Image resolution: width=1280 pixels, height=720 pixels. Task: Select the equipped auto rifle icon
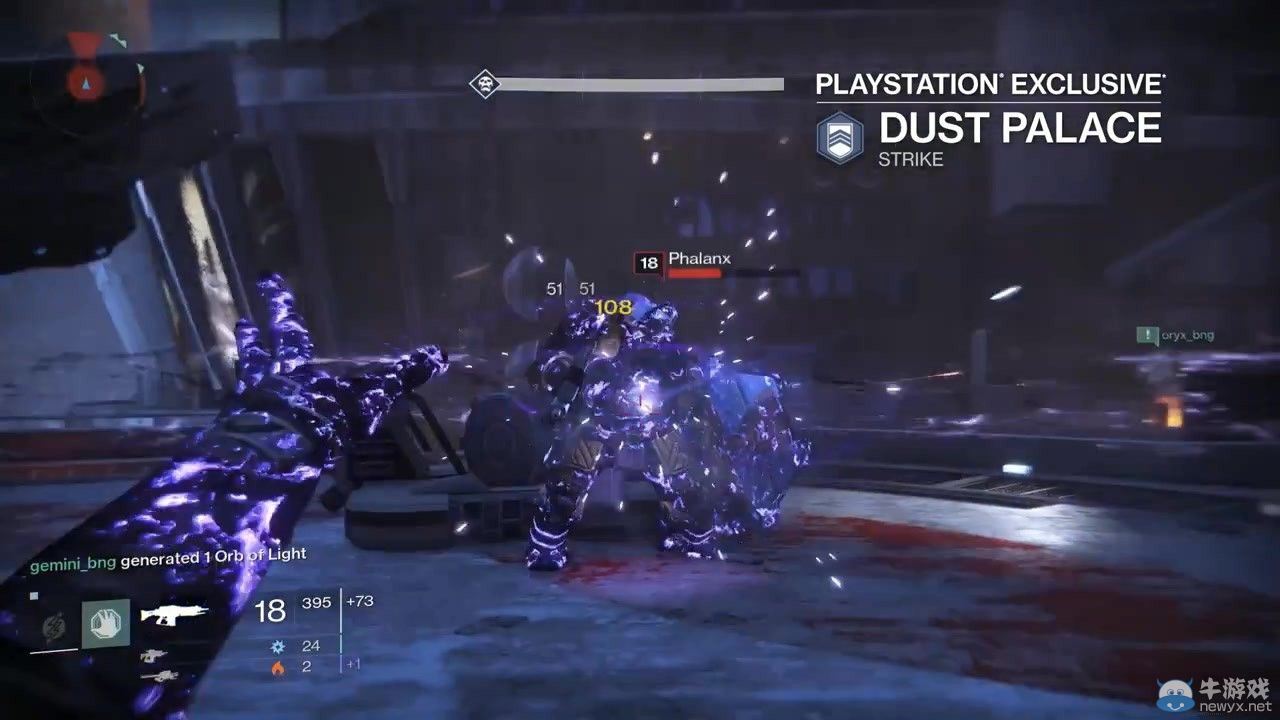pyautogui.click(x=173, y=612)
